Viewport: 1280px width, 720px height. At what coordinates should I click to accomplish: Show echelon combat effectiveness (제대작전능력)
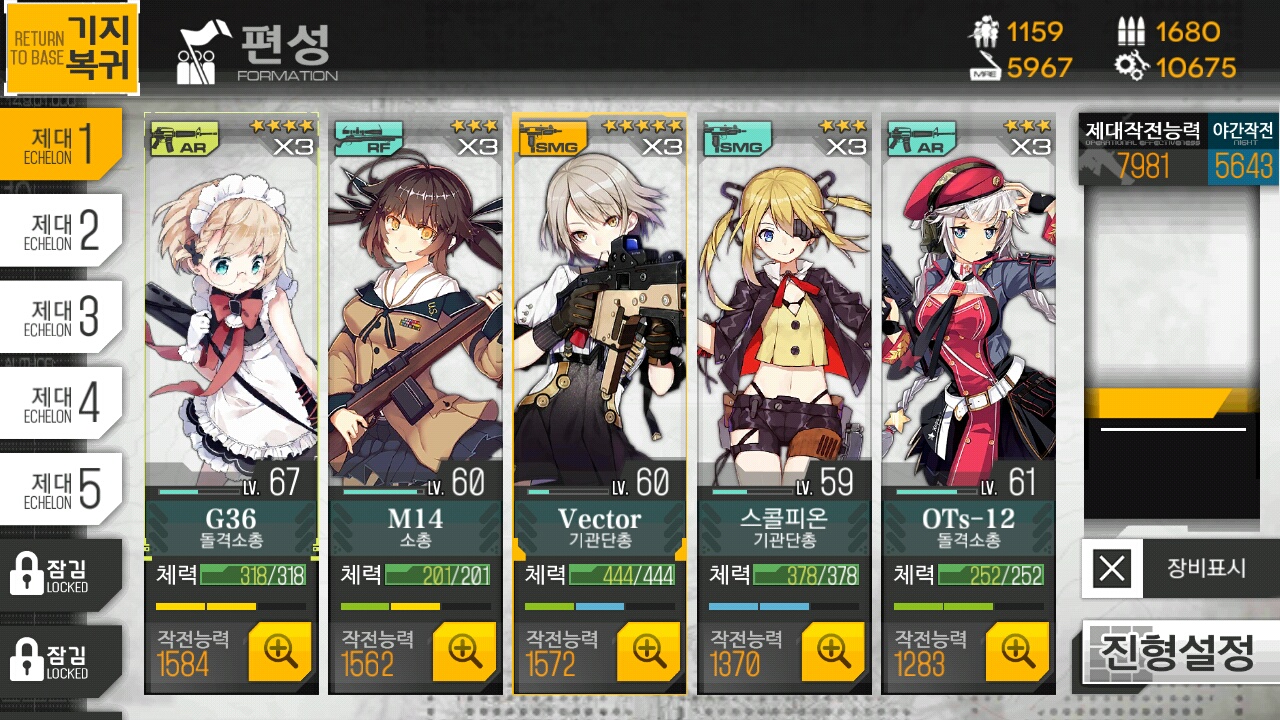coord(1142,150)
